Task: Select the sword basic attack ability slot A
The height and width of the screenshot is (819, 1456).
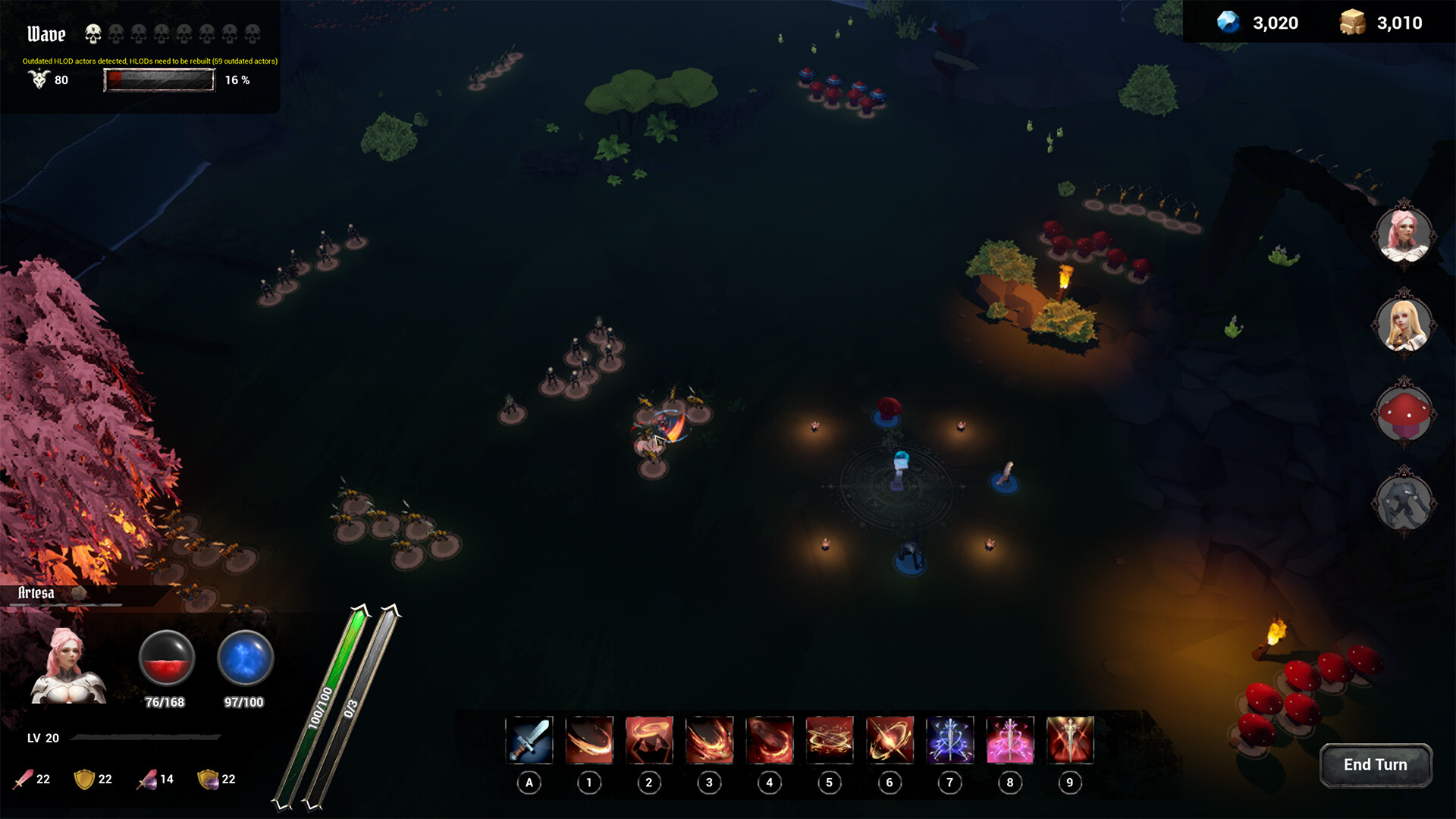Action: pyautogui.click(x=530, y=740)
